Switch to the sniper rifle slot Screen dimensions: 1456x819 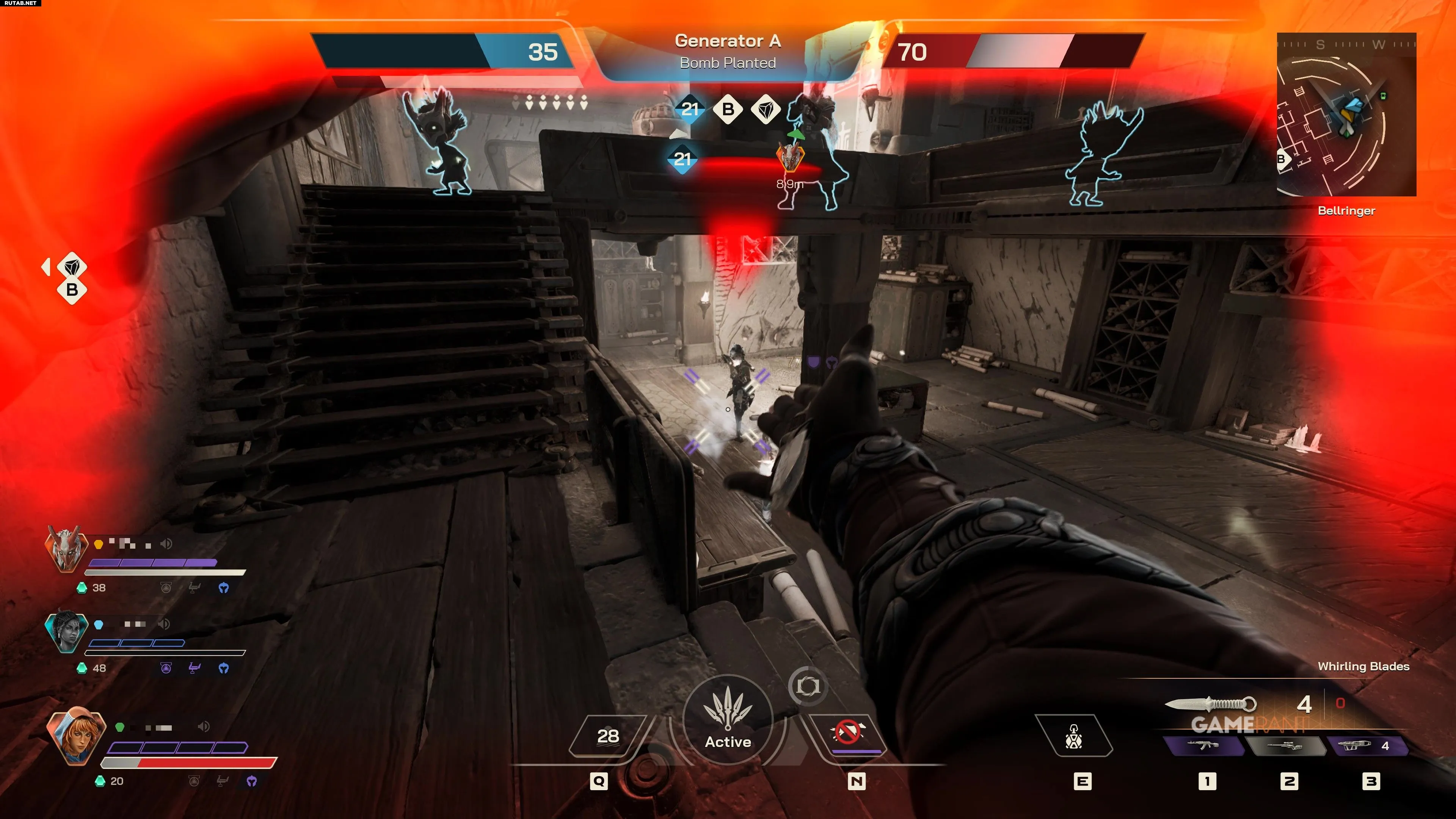(1285, 745)
